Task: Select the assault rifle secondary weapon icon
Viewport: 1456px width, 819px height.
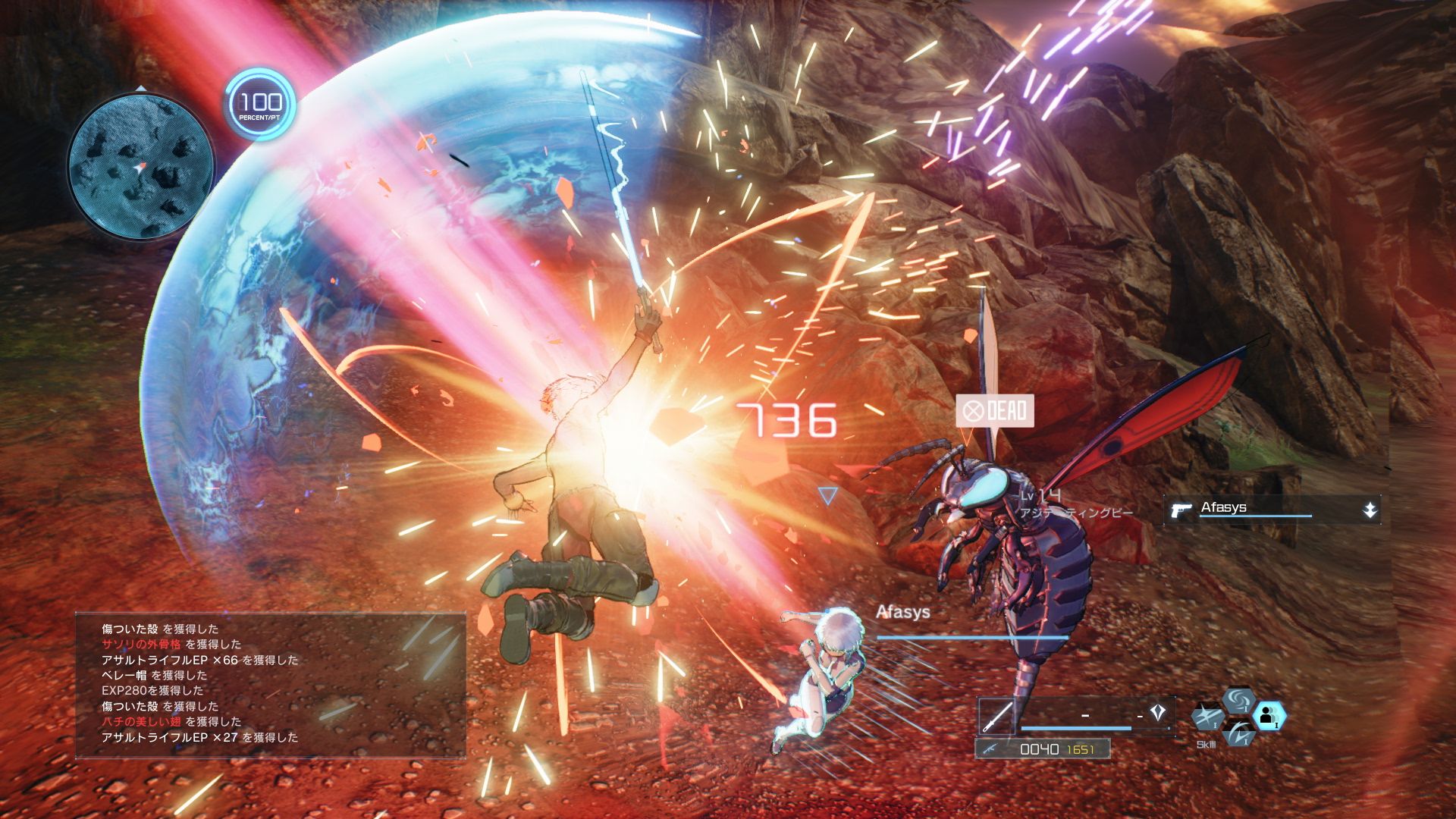Action: coord(990,749)
